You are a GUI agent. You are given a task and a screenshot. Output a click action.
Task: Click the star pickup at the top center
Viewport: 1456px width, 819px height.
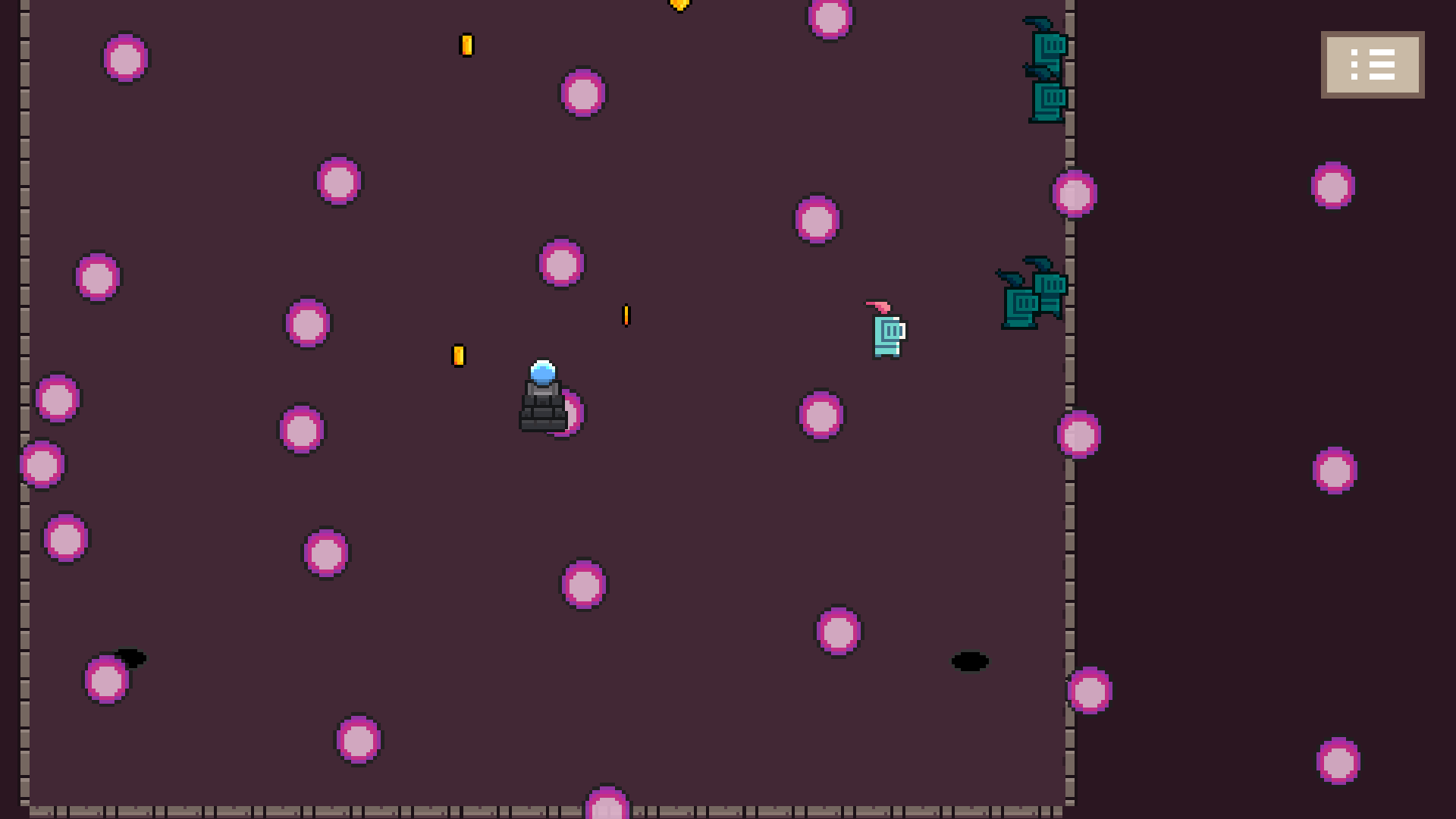click(x=679, y=5)
